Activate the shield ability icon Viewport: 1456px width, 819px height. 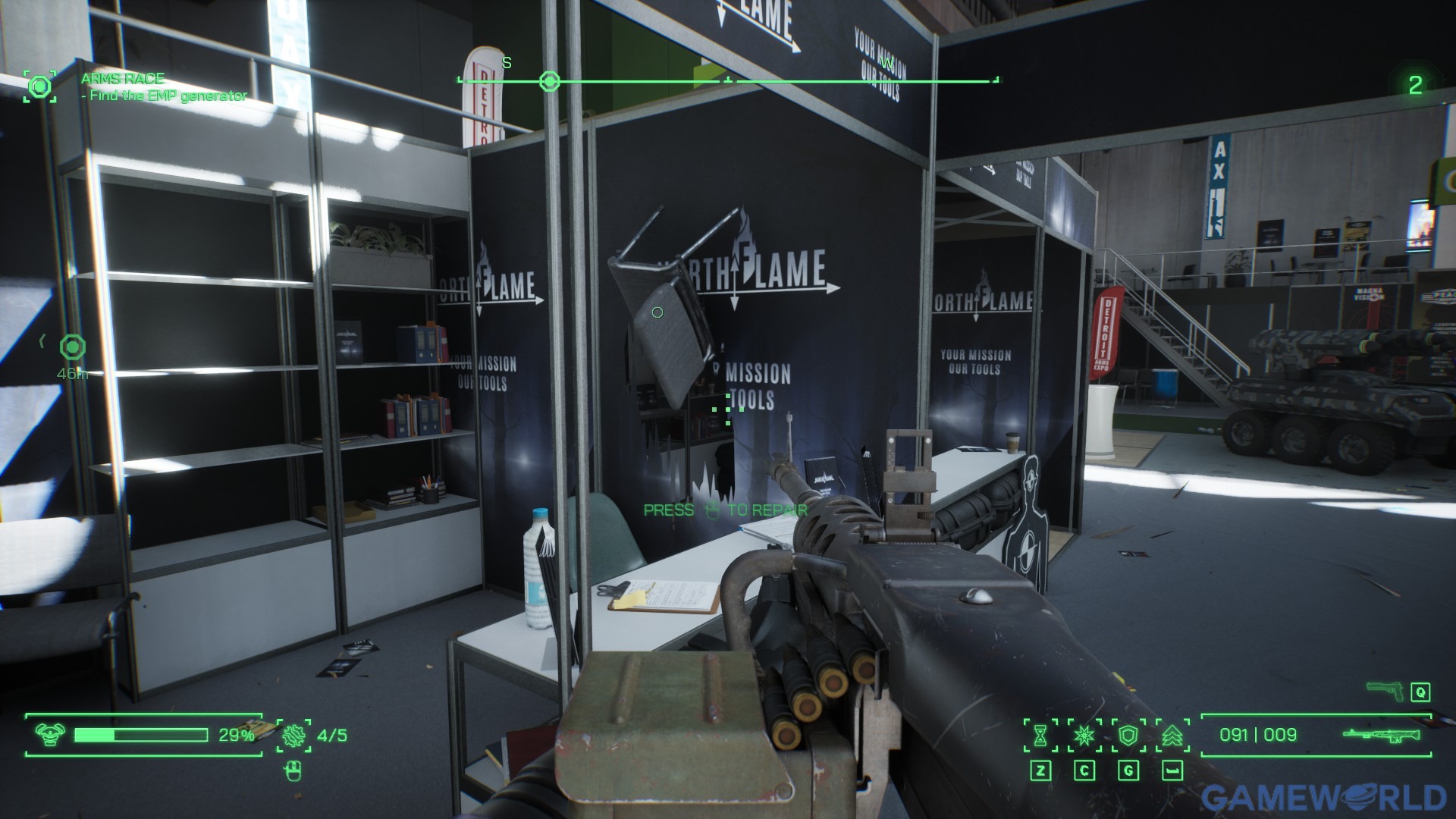(x=1128, y=735)
